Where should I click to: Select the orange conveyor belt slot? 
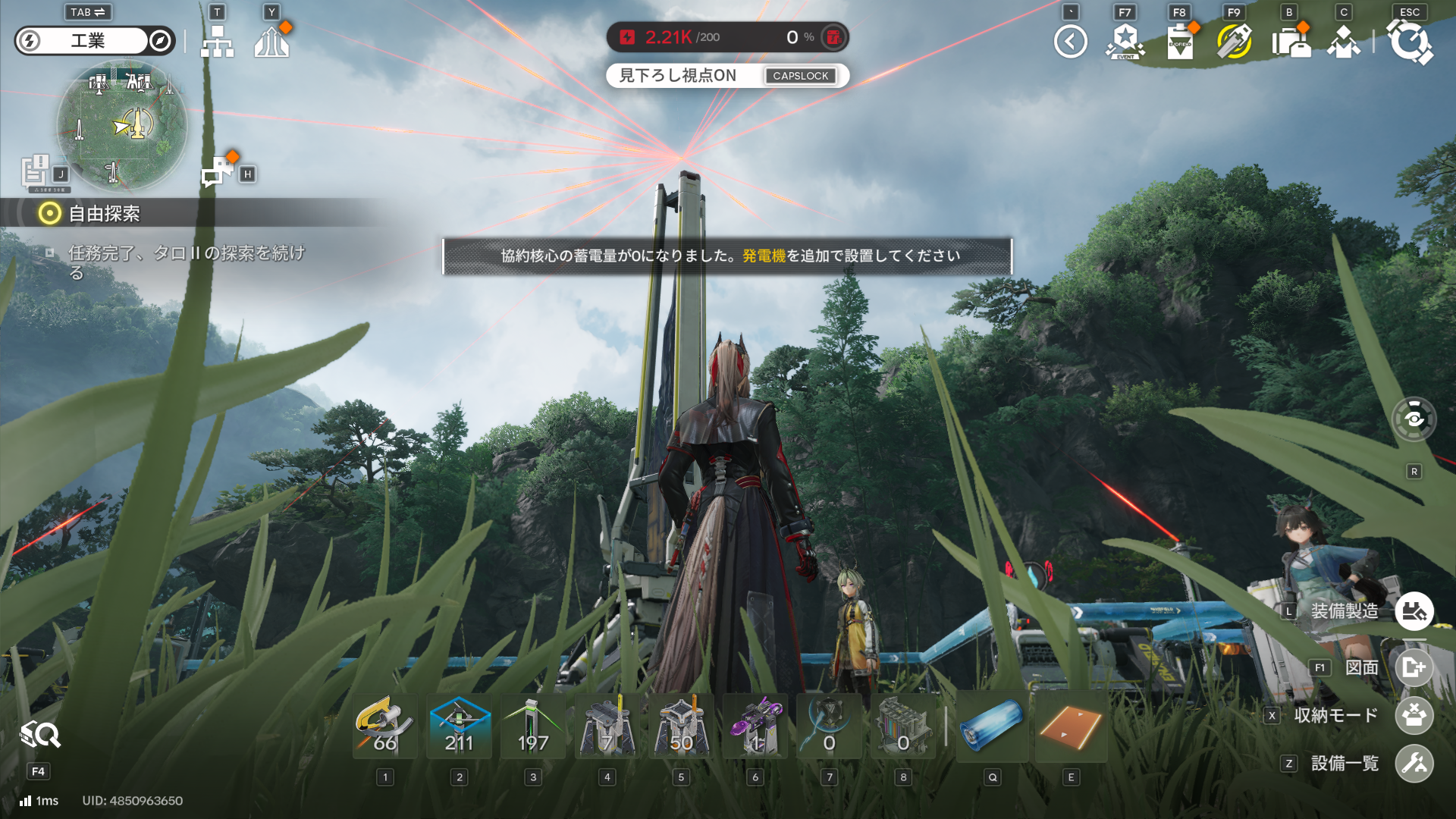[1071, 726]
